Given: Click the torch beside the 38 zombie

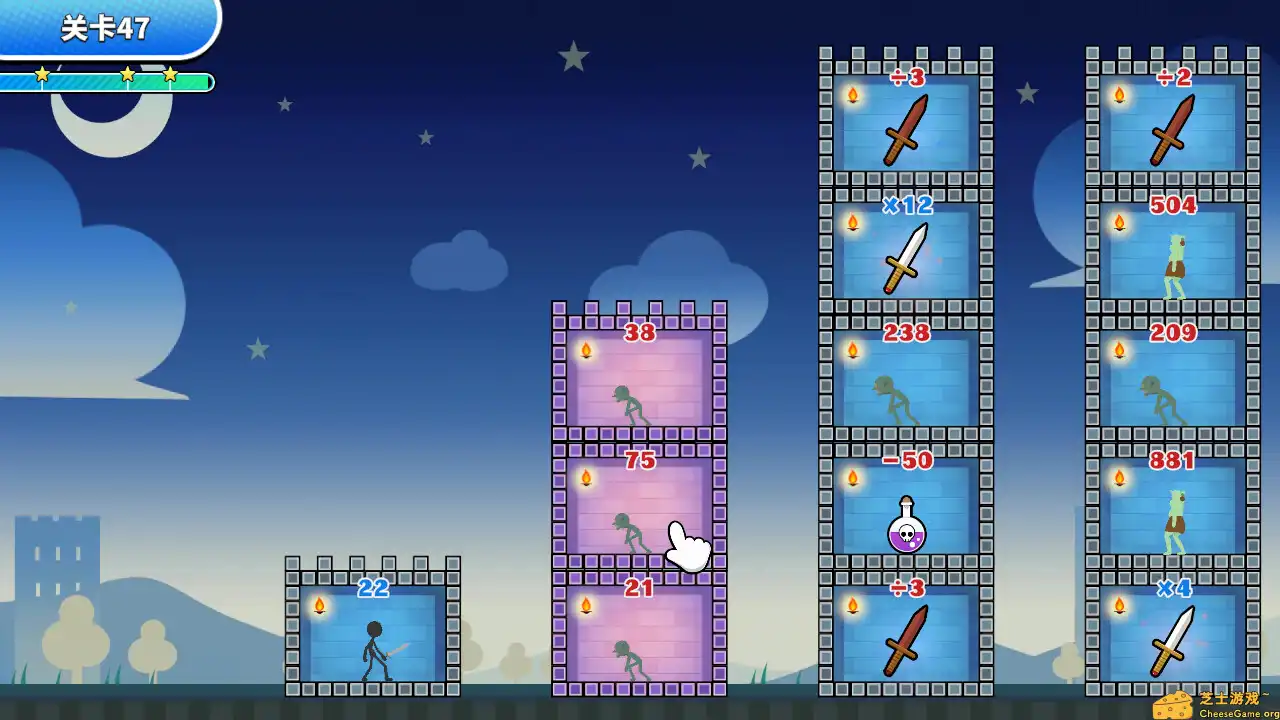Looking at the screenshot, I should click(x=586, y=350).
